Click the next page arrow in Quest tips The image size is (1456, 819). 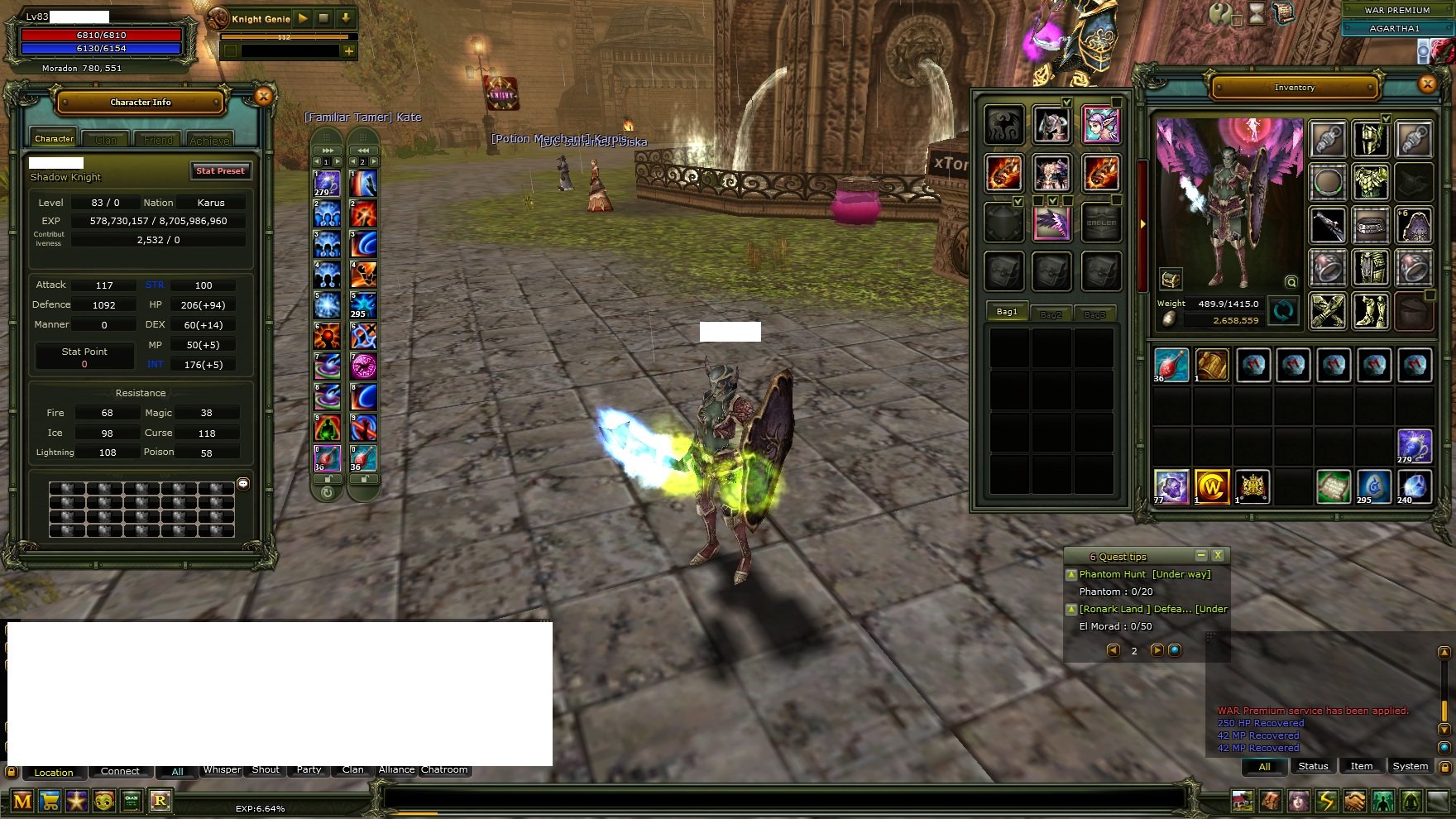[1157, 650]
